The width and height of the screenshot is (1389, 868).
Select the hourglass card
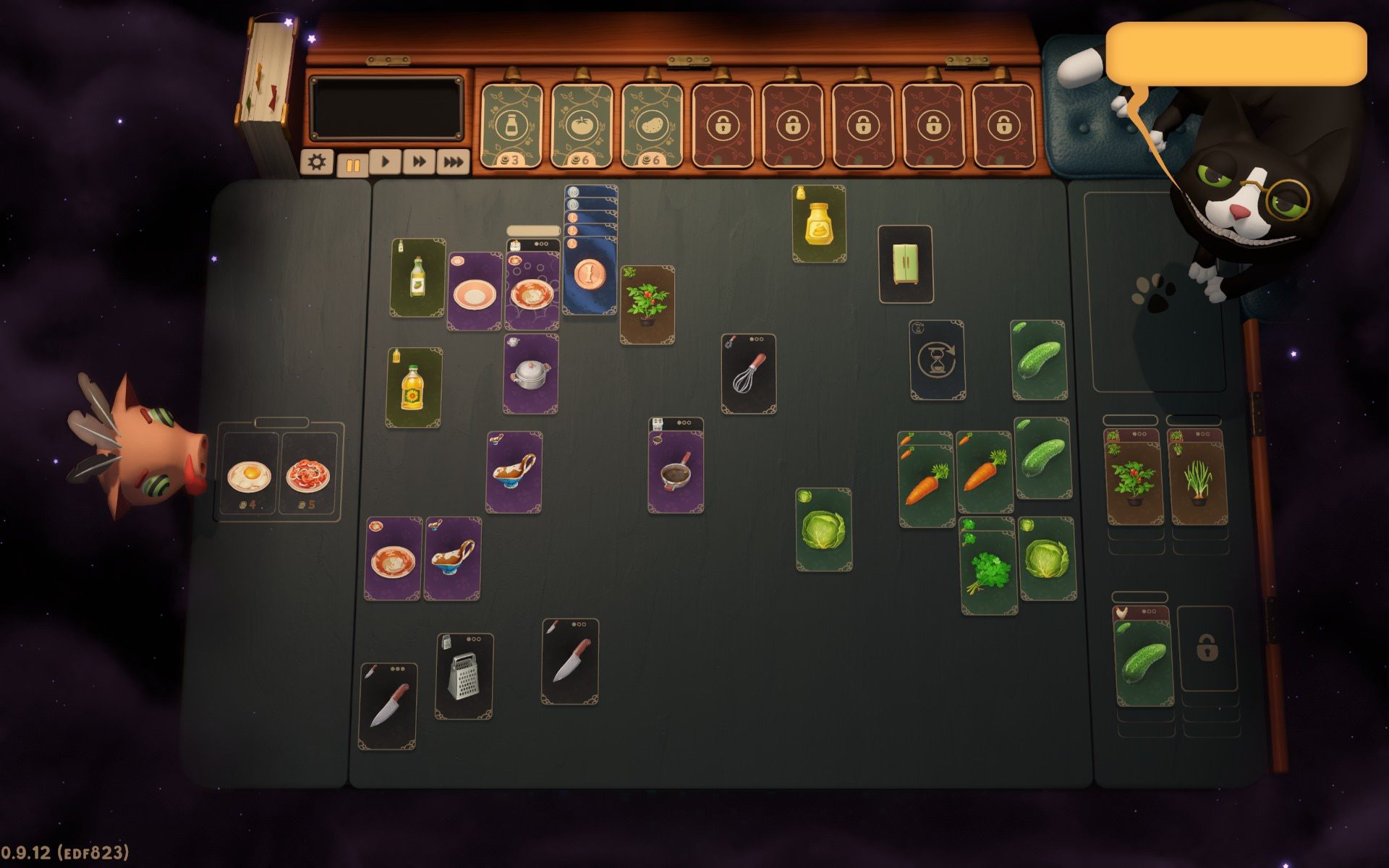pyautogui.click(x=937, y=360)
